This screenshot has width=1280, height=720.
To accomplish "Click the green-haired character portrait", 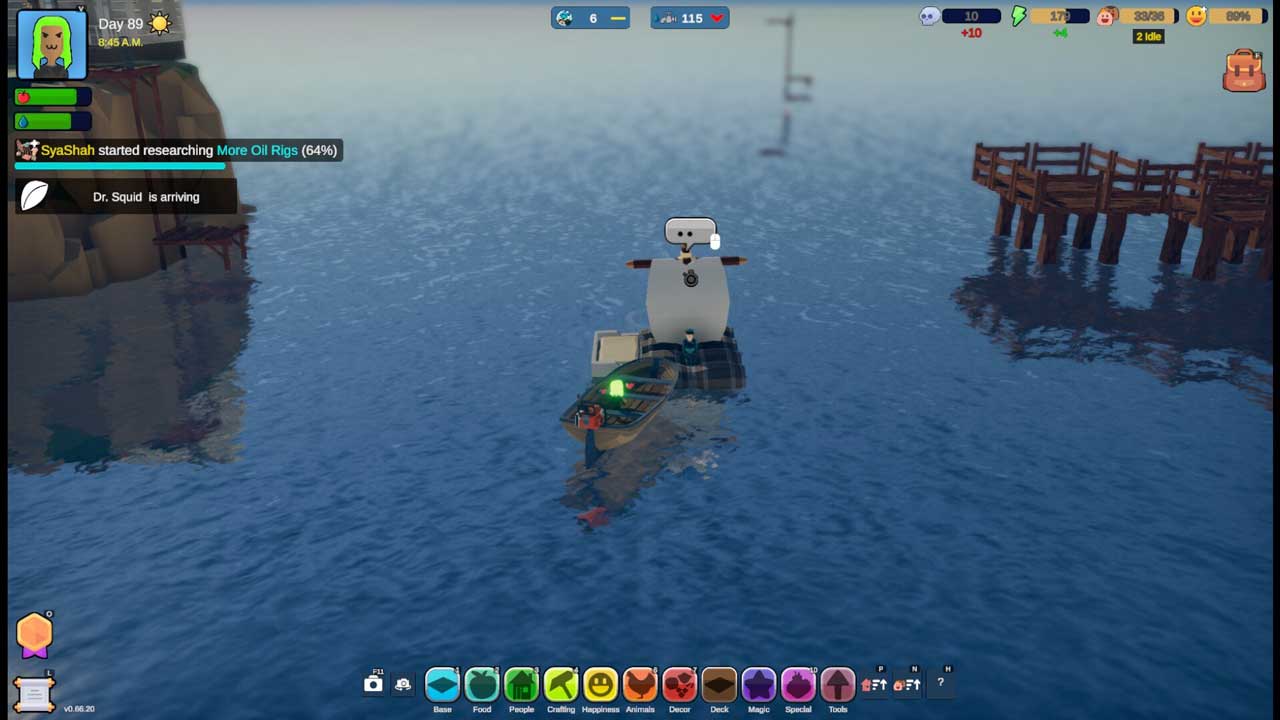I will [52, 45].
